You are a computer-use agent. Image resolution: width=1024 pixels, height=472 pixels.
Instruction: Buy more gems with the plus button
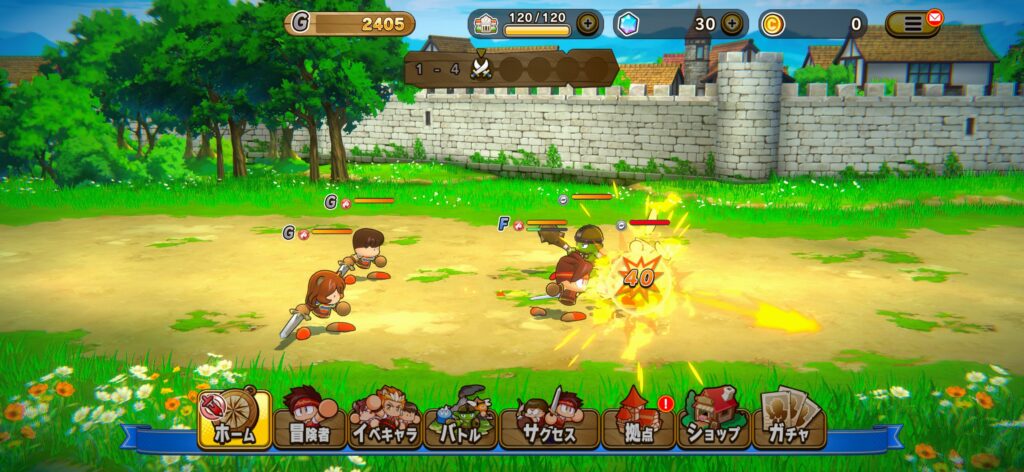[732, 23]
